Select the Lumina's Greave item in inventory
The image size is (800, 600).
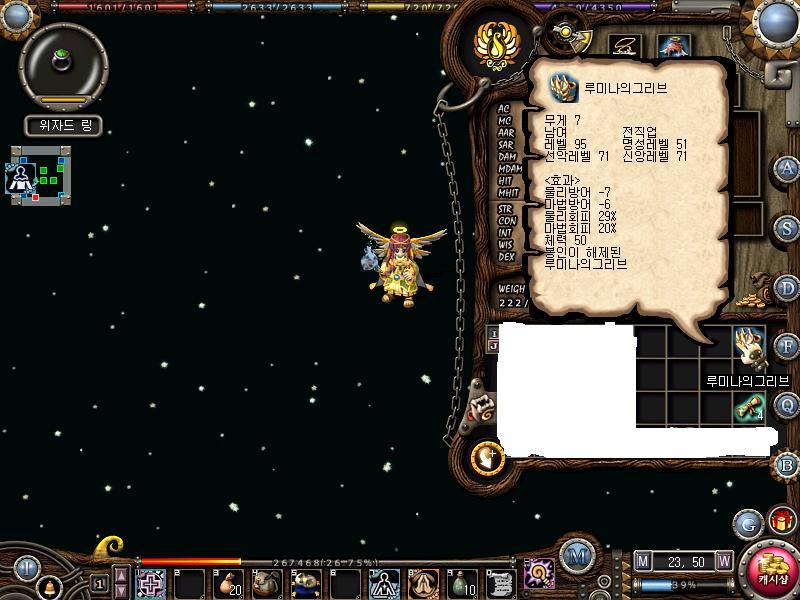coord(749,346)
